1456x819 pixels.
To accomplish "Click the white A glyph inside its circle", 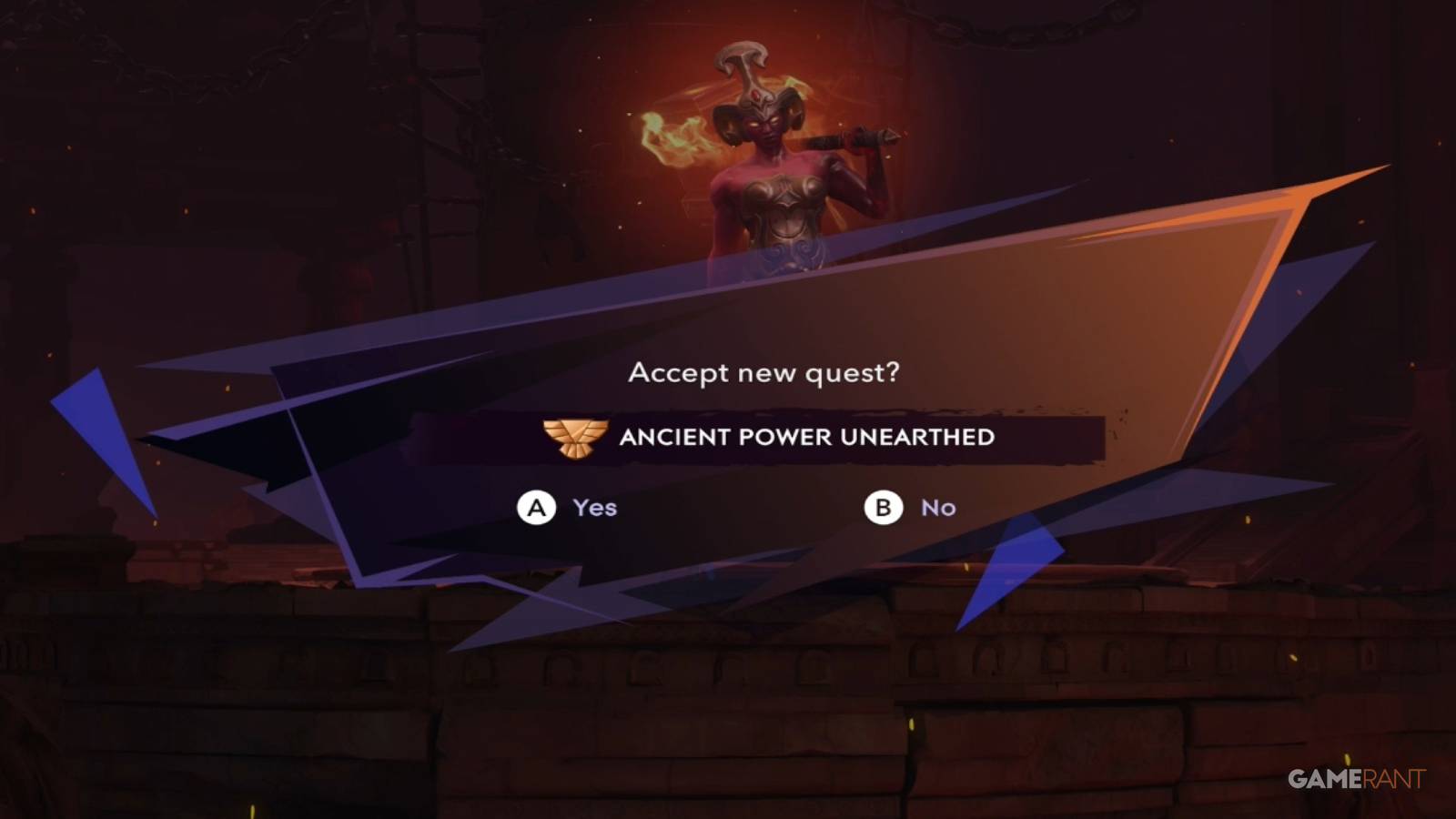I will click(537, 508).
